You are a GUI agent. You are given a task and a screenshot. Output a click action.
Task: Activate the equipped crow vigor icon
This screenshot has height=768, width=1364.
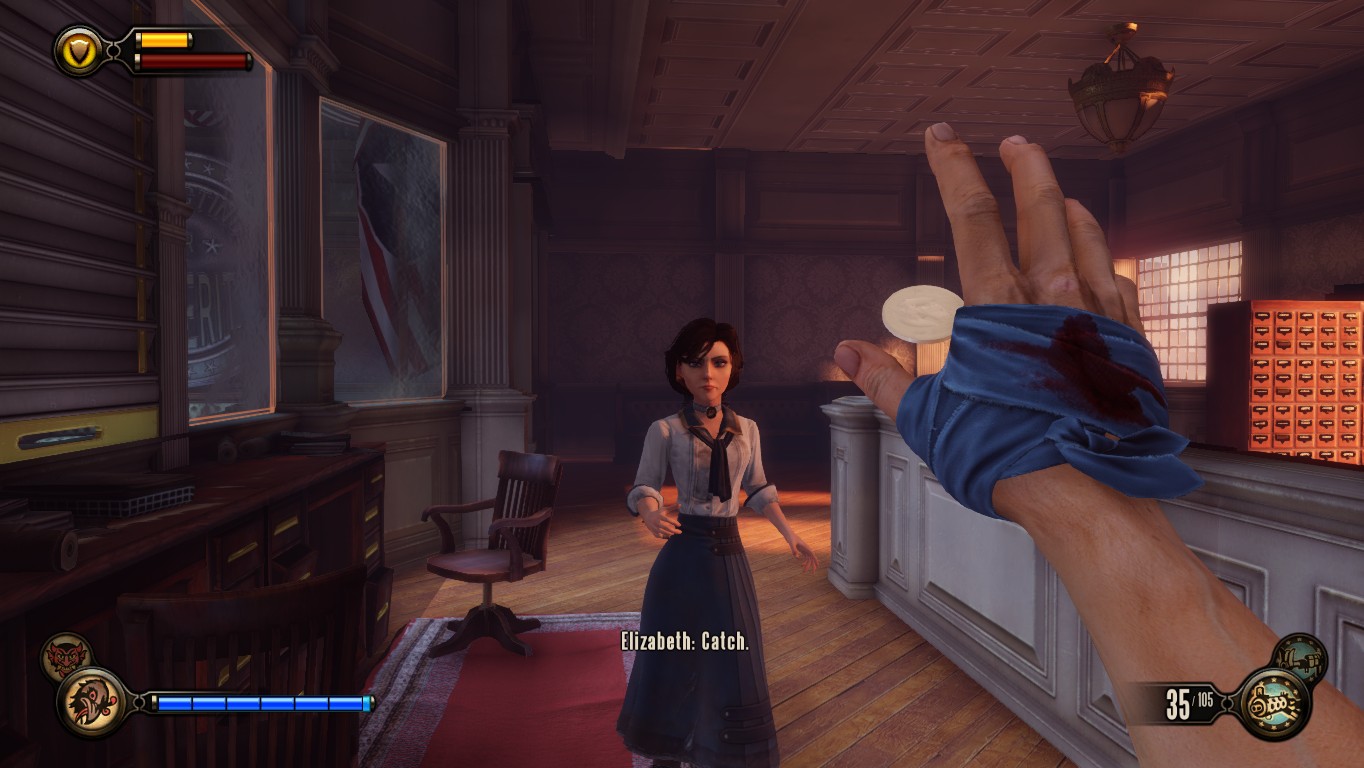click(93, 702)
